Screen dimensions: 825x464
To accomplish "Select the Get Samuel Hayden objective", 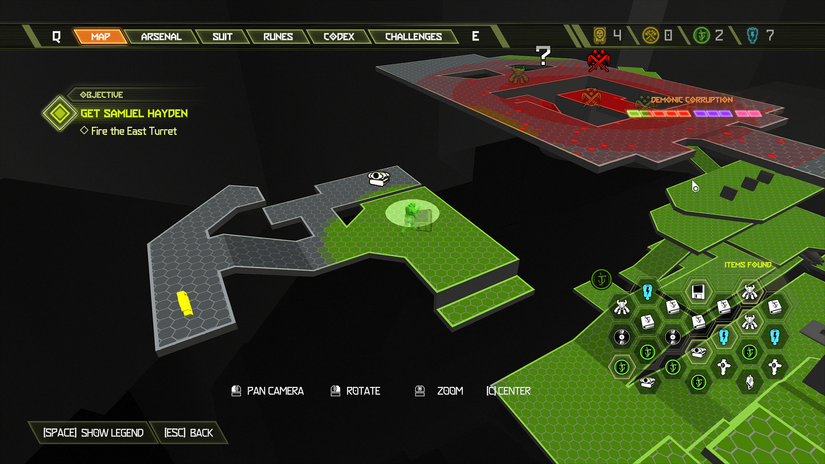I will pyautogui.click(x=133, y=113).
